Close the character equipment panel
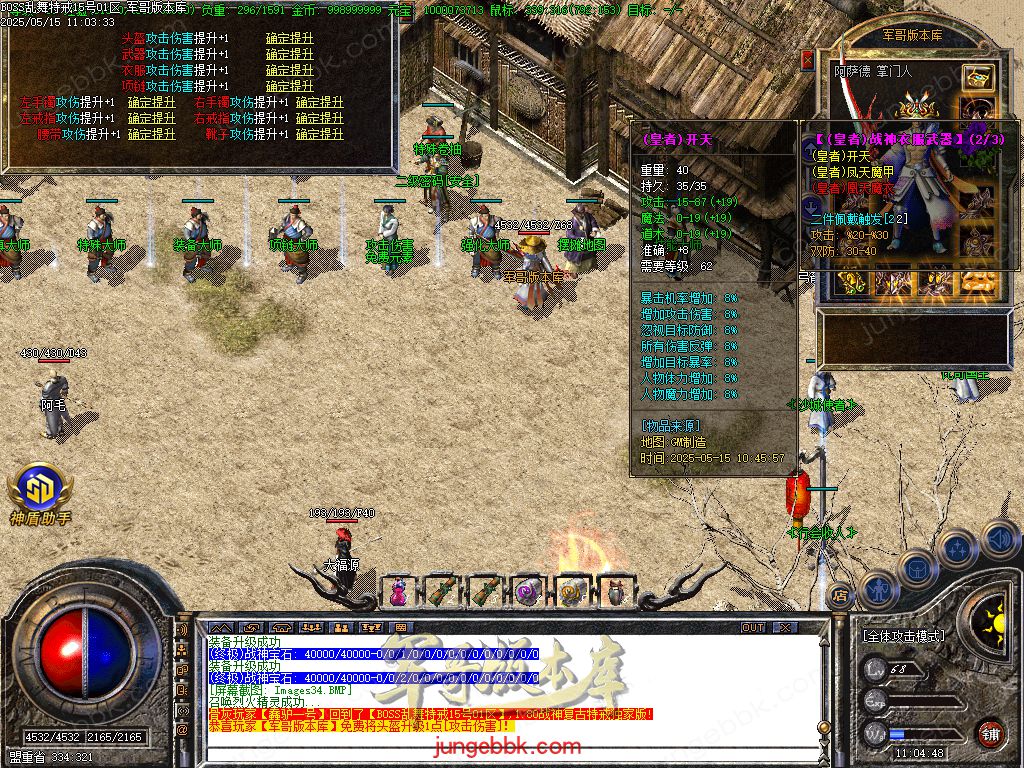This screenshot has width=1024, height=768. click(x=808, y=60)
